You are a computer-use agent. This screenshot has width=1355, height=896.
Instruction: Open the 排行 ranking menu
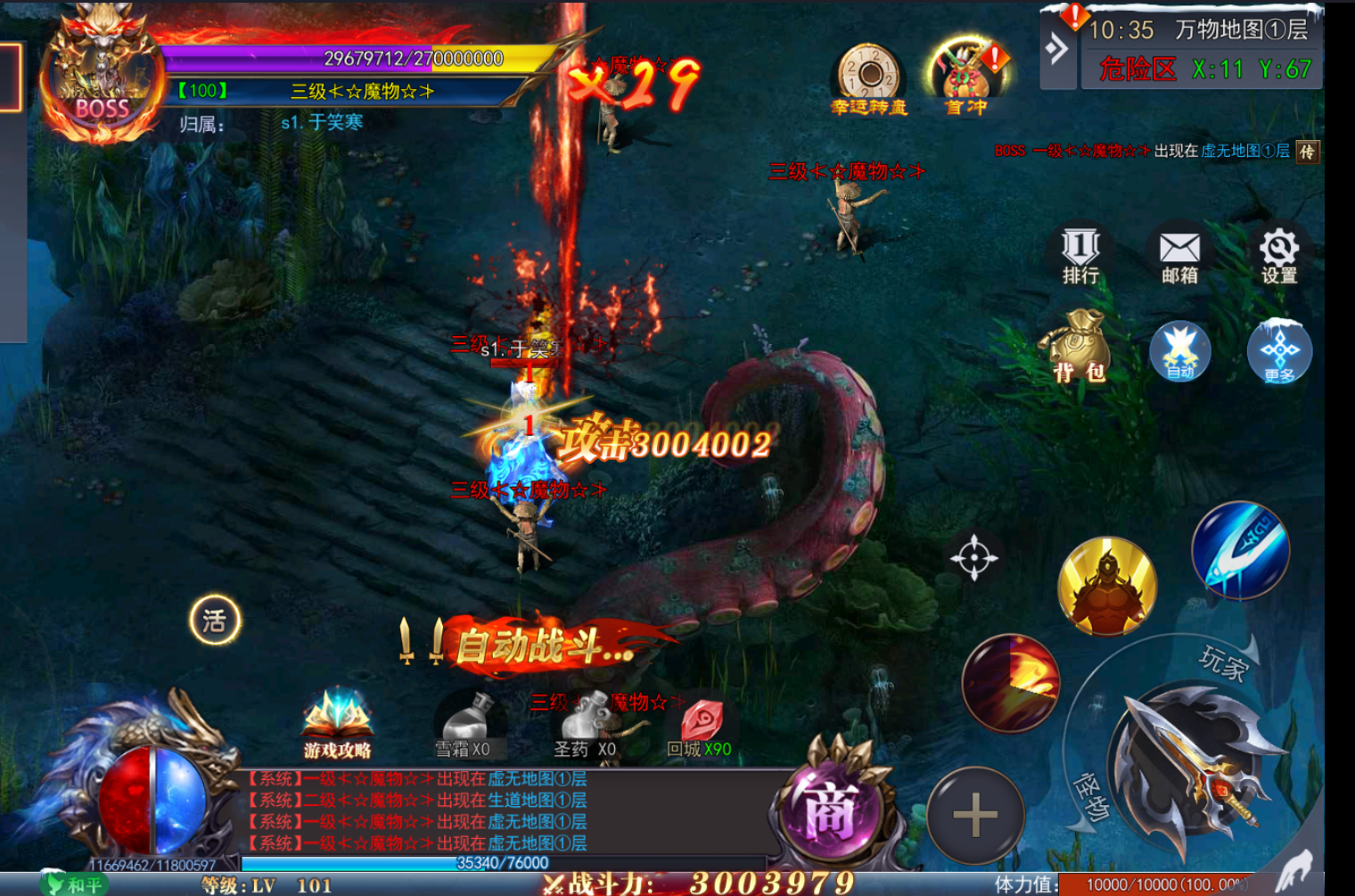(x=1080, y=253)
